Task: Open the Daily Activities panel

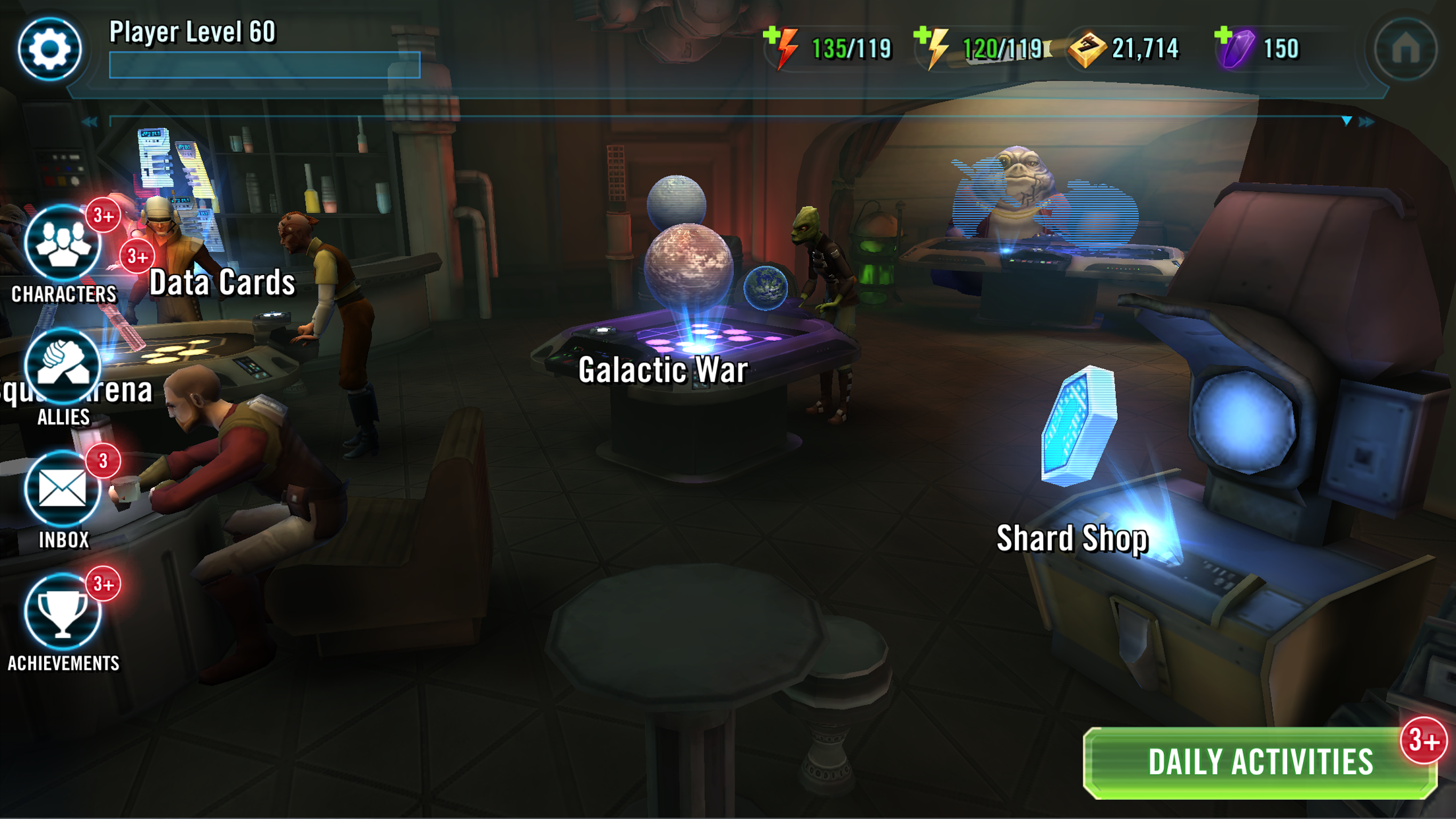Action: coord(1259,762)
